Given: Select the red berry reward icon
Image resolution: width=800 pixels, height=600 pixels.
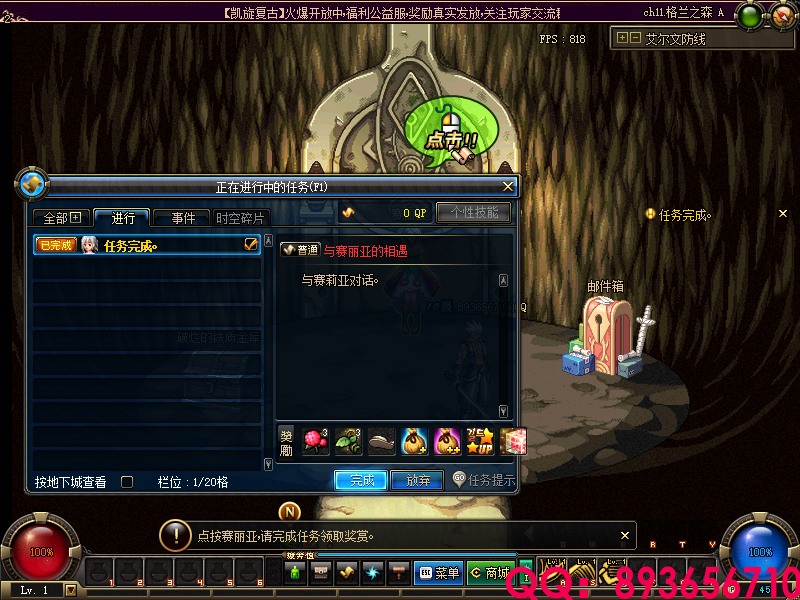Looking at the screenshot, I should point(316,441).
